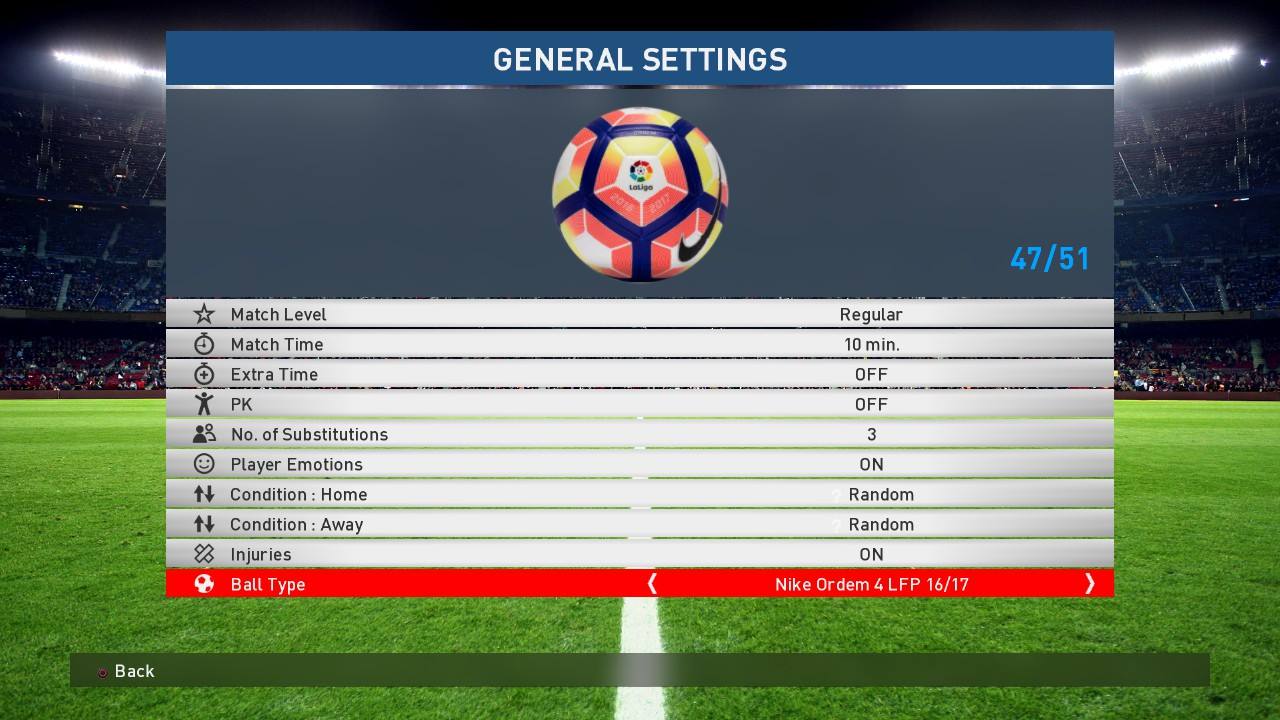Select the Match Level setting row
This screenshot has height=720, width=1280.
click(639, 314)
